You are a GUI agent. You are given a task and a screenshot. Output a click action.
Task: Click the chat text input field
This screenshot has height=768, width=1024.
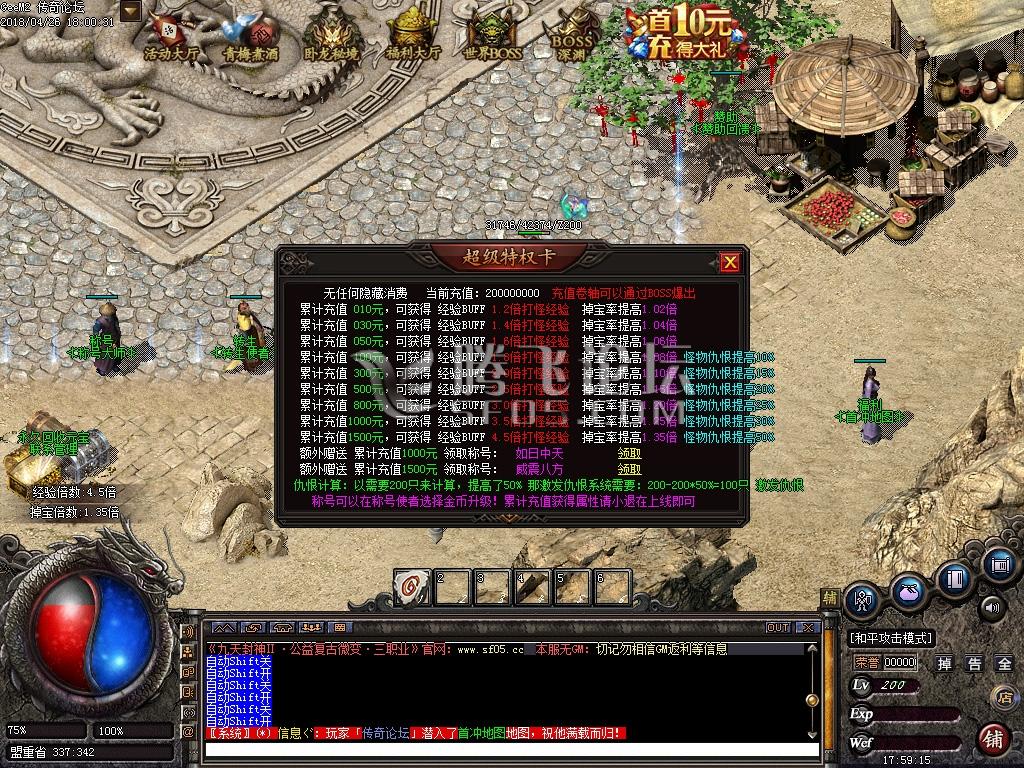(510, 750)
